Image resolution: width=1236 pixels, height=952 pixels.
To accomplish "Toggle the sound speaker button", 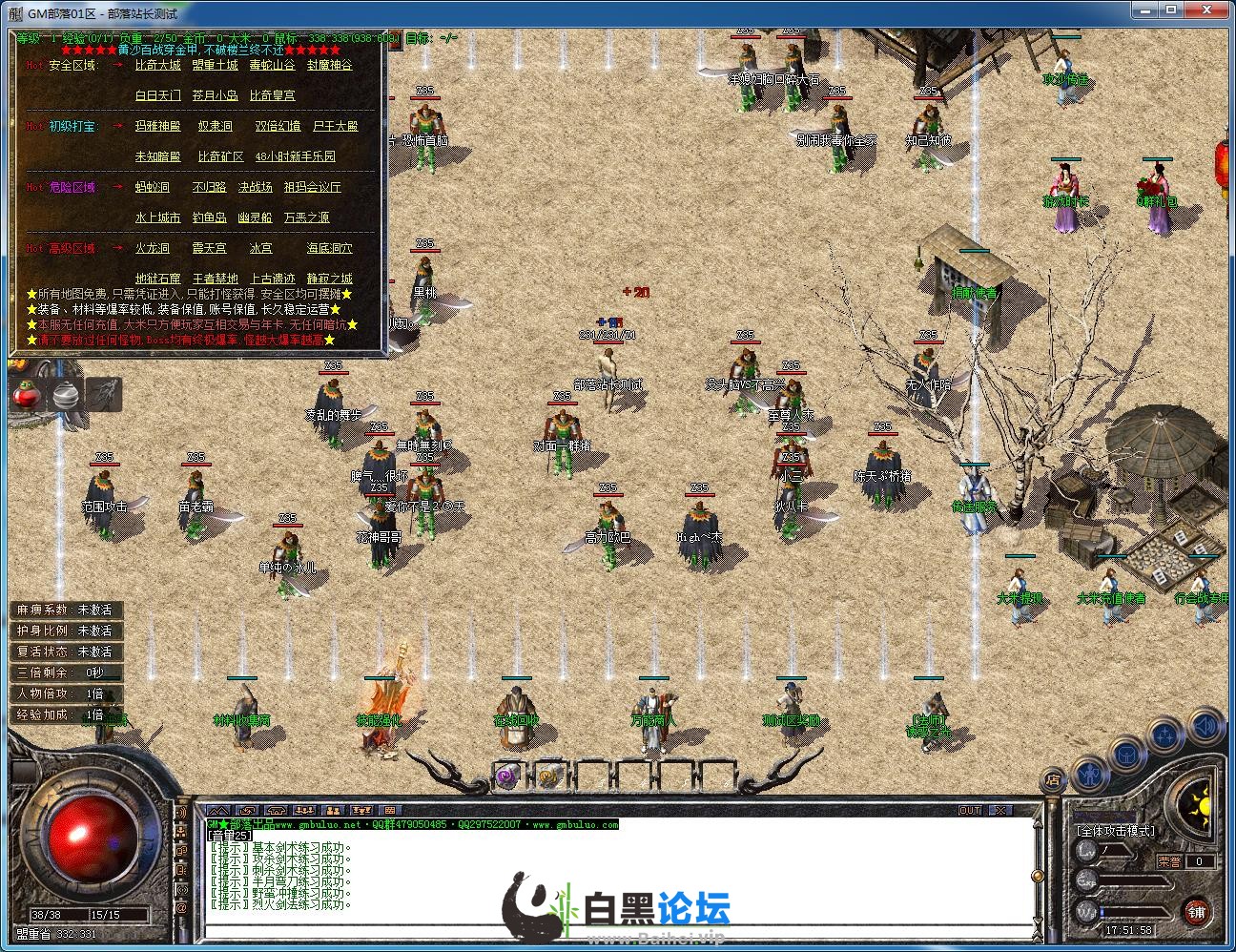I will tap(1205, 727).
